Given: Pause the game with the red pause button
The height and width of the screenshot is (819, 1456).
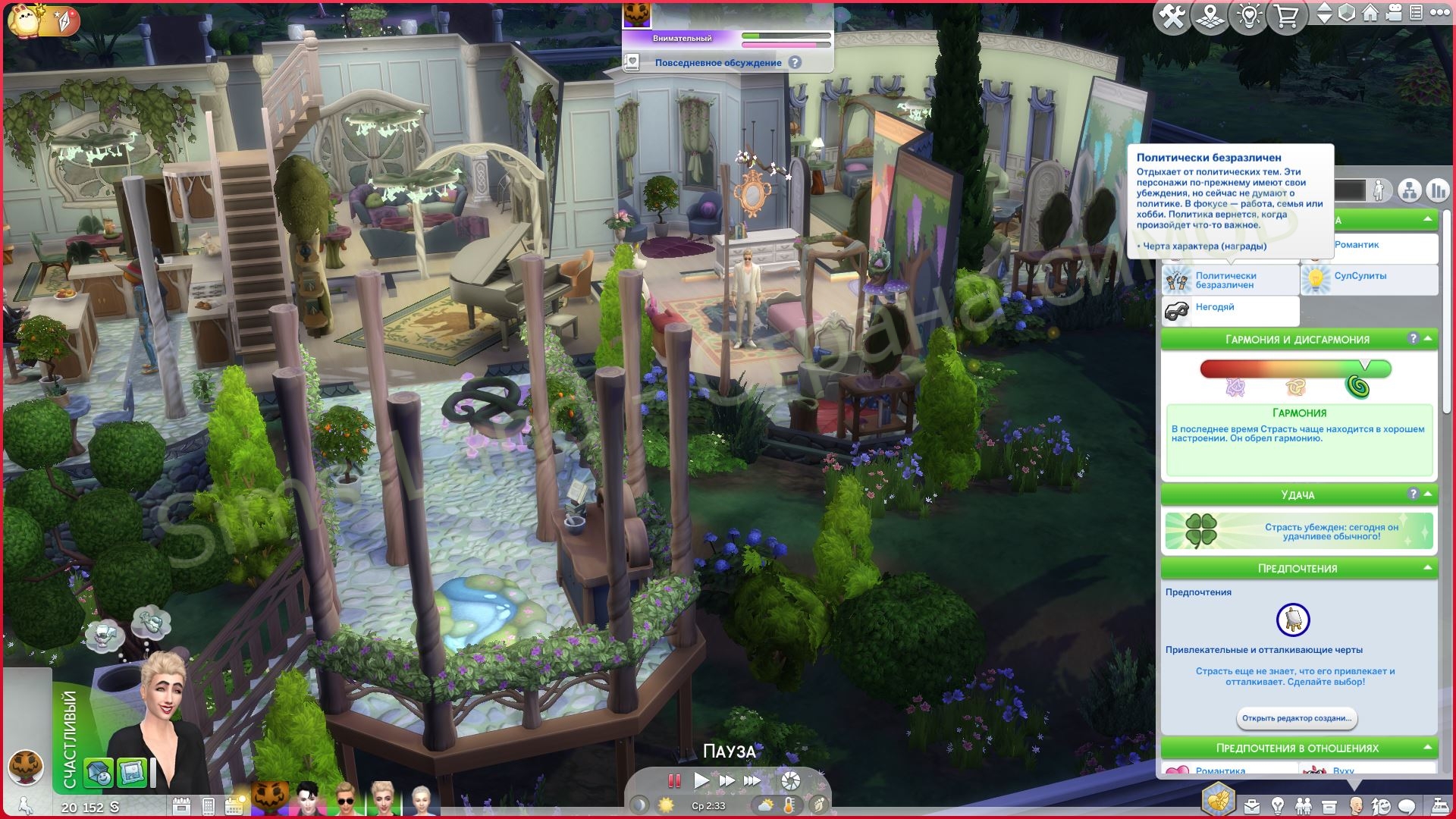Looking at the screenshot, I should [x=673, y=780].
